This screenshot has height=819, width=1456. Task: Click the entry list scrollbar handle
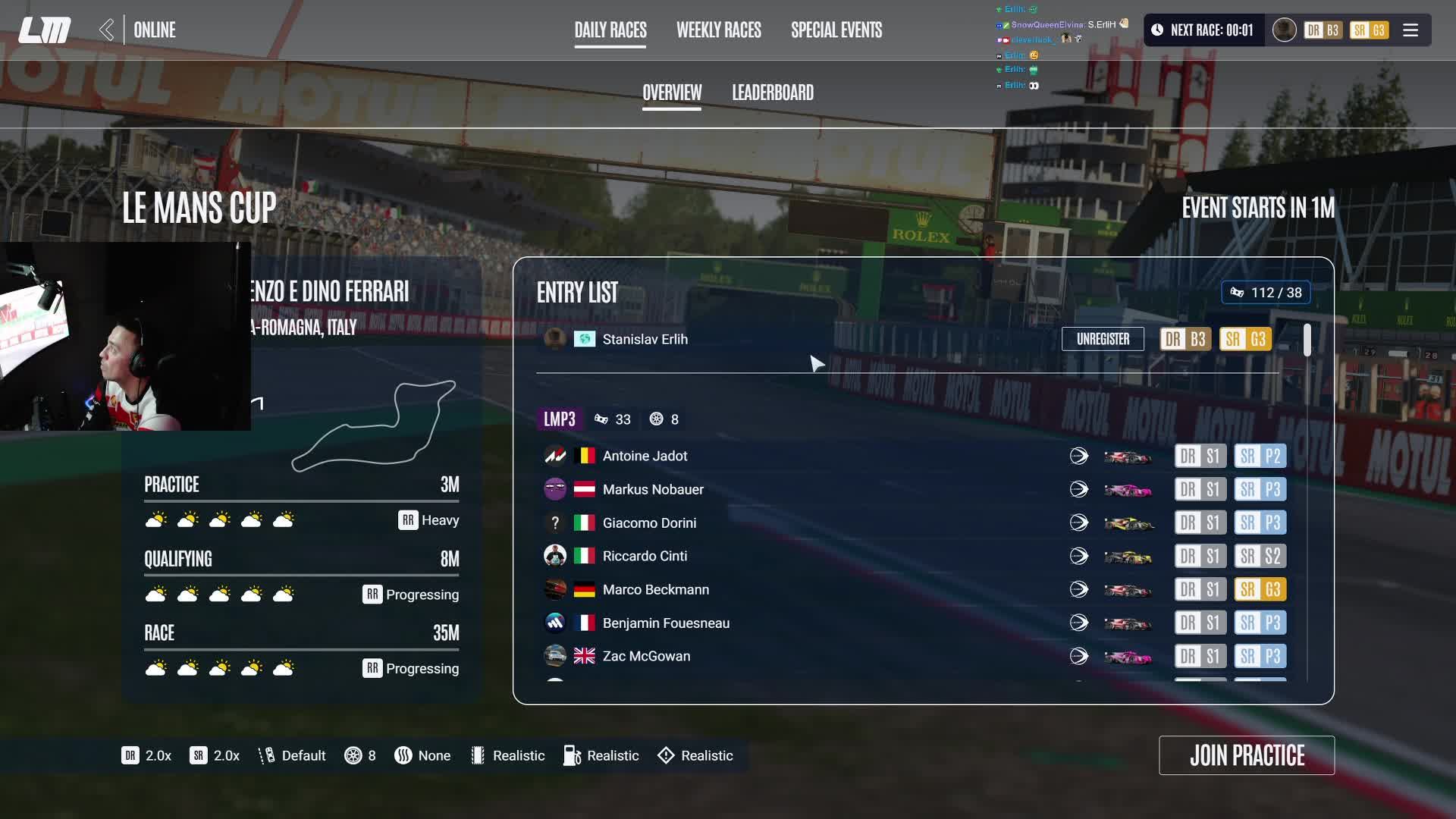point(1307,340)
